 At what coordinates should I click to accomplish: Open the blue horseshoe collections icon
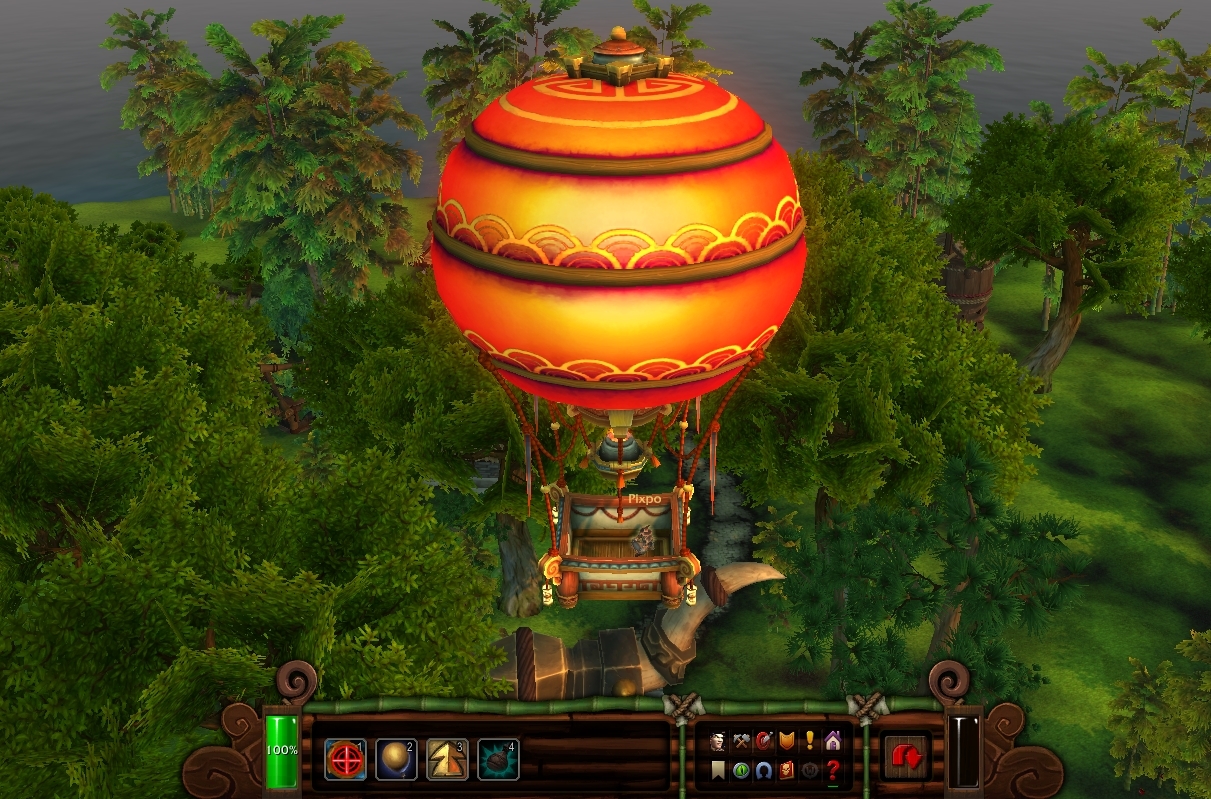(x=764, y=770)
